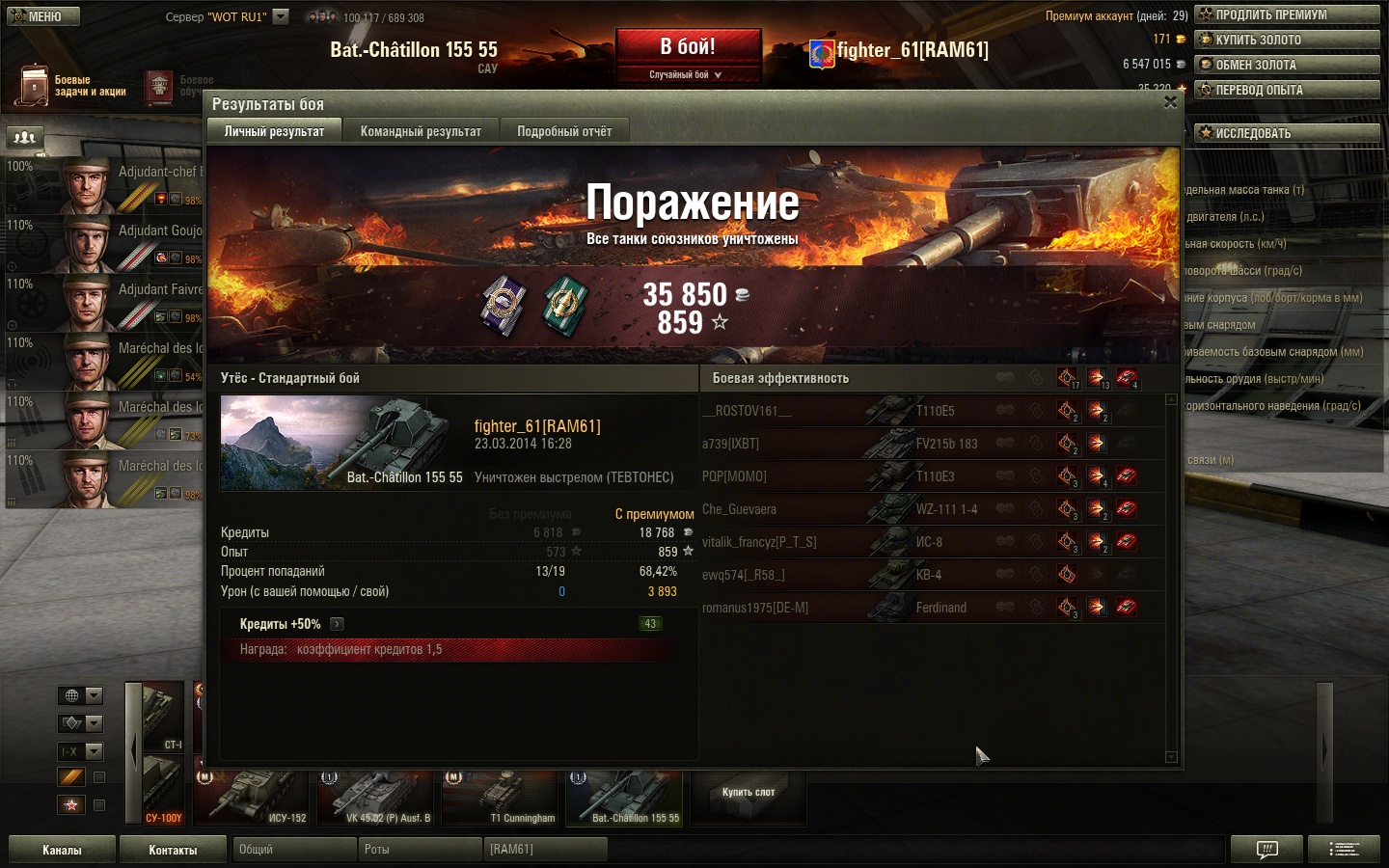Switch to Подробный отчёт tab
This screenshot has width=1389, height=868.
tap(564, 131)
